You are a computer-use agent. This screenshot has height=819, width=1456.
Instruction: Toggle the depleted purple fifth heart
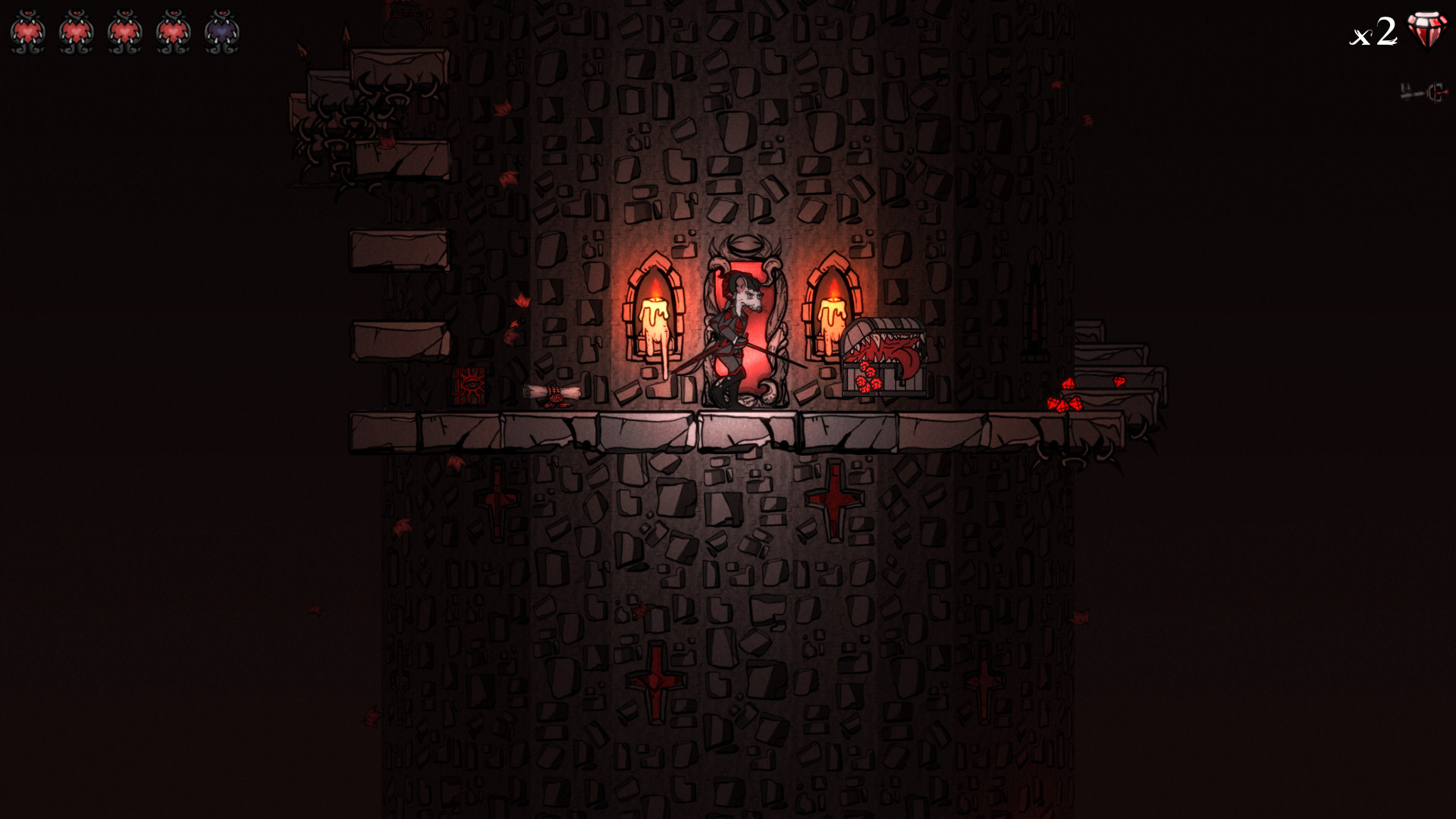pos(222,30)
